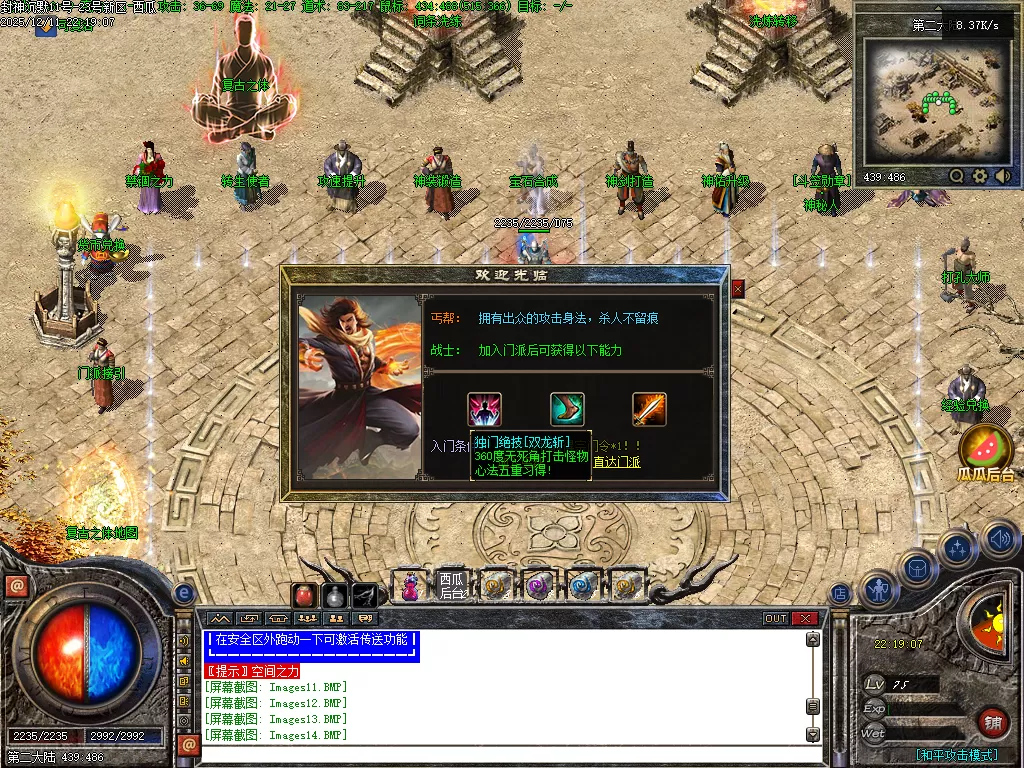Select the 西瓜后台 hotbar slot
This screenshot has width=1024, height=768.
click(453, 585)
